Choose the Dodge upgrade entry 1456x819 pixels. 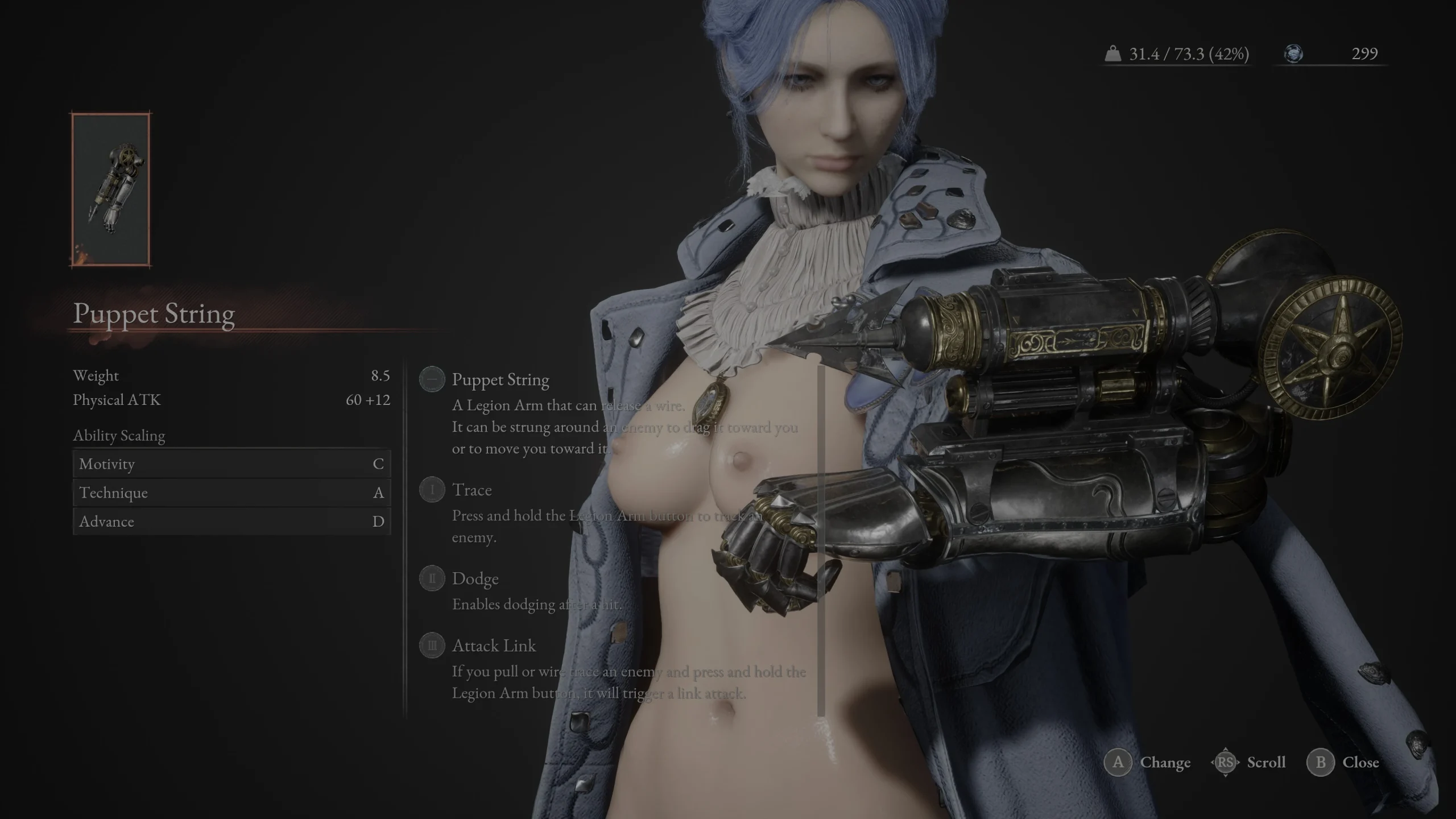(475, 579)
